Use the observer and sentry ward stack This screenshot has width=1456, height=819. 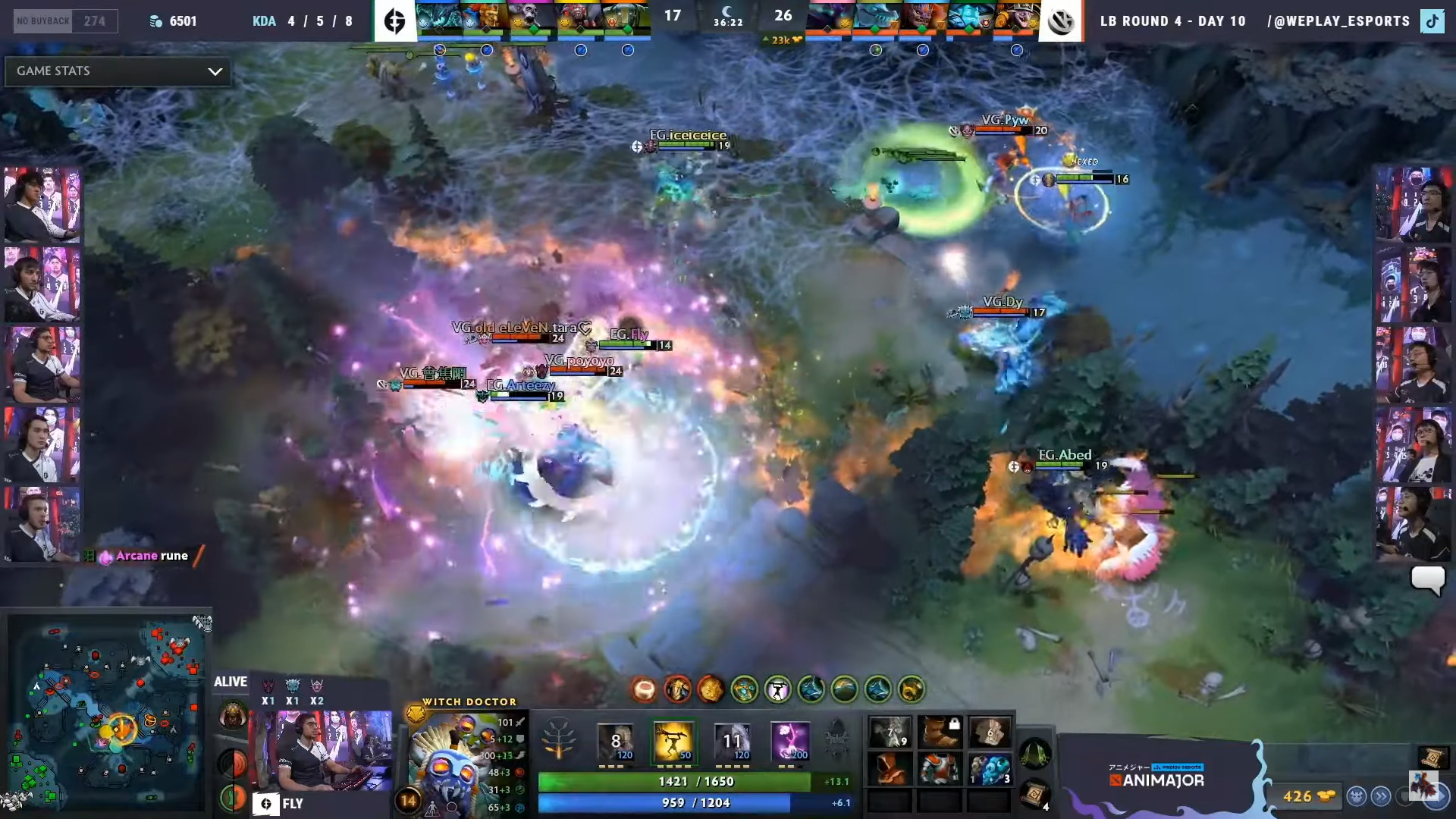990,769
